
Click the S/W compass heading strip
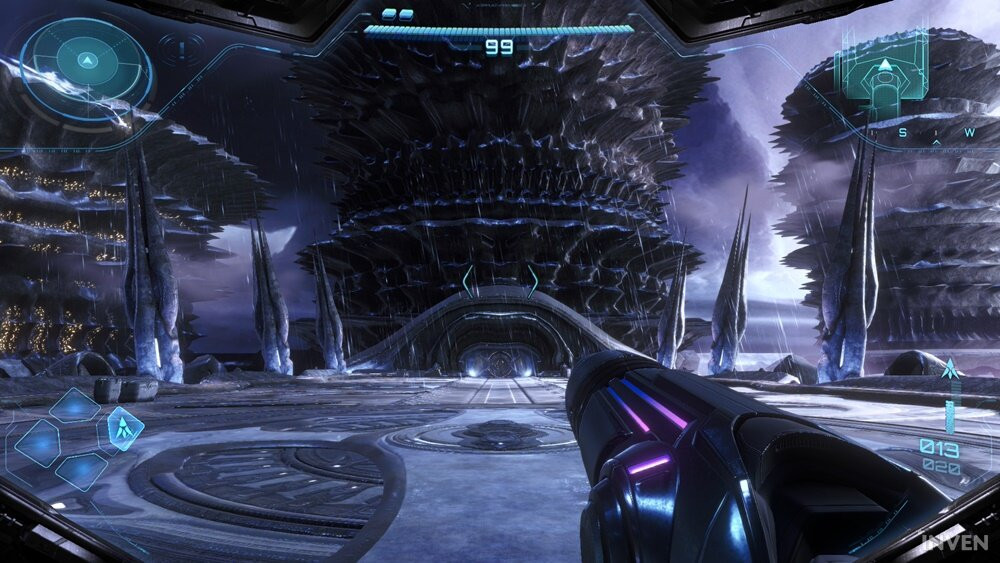pyautogui.click(x=936, y=133)
